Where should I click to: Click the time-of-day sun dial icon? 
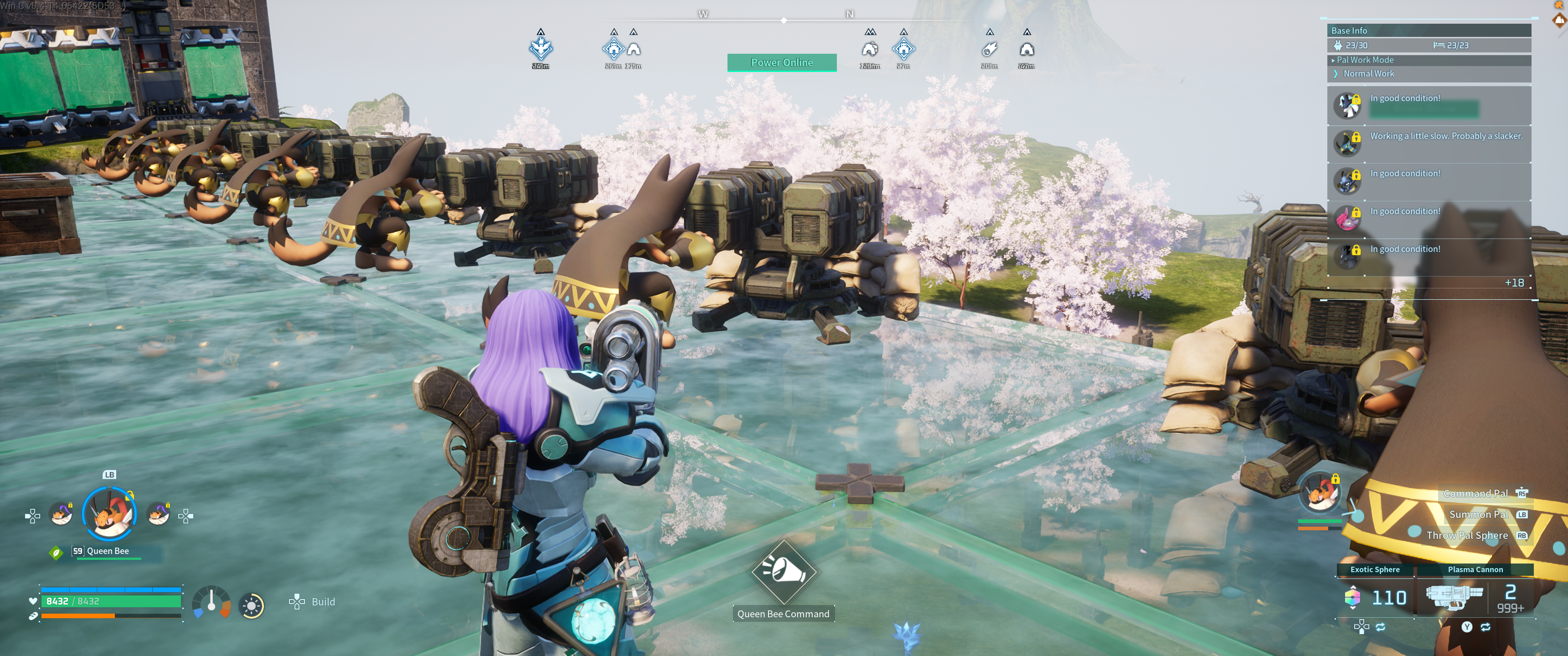pyautogui.click(x=252, y=606)
